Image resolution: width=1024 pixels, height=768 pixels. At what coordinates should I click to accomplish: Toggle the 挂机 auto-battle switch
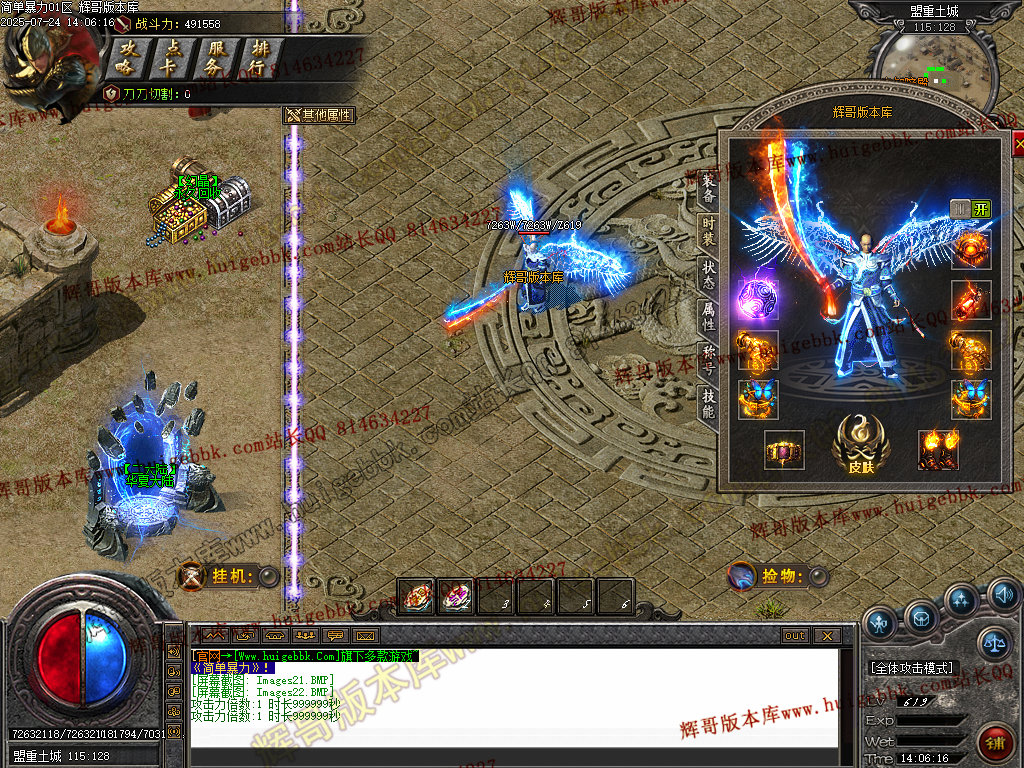(x=268, y=576)
